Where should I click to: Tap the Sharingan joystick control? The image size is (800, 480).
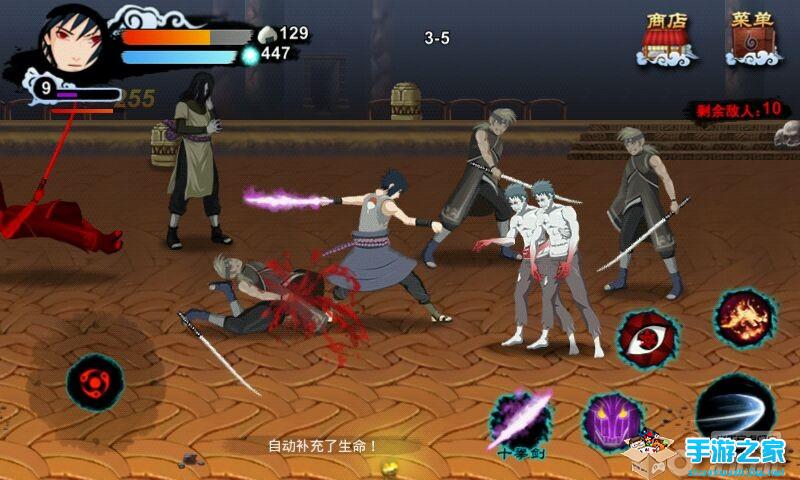(x=96, y=381)
